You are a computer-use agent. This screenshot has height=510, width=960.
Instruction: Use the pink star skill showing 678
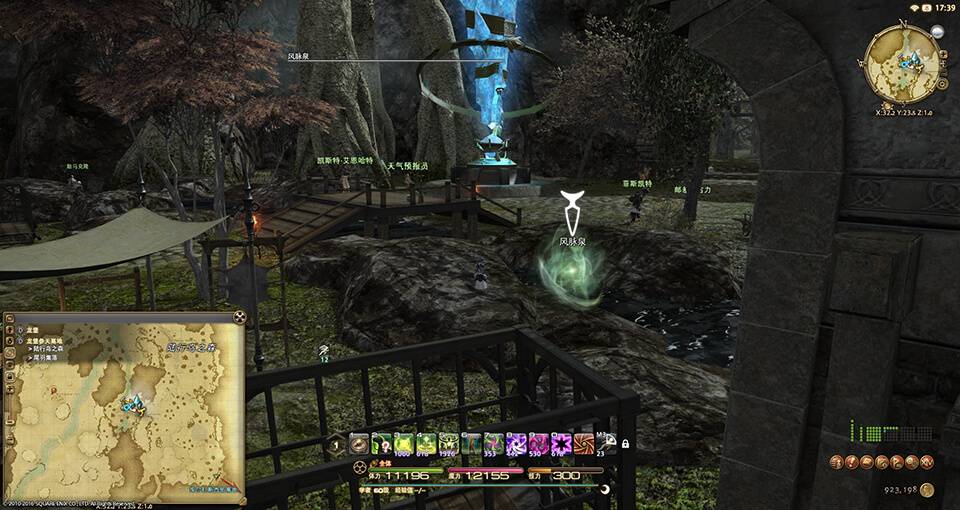[x=561, y=444]
